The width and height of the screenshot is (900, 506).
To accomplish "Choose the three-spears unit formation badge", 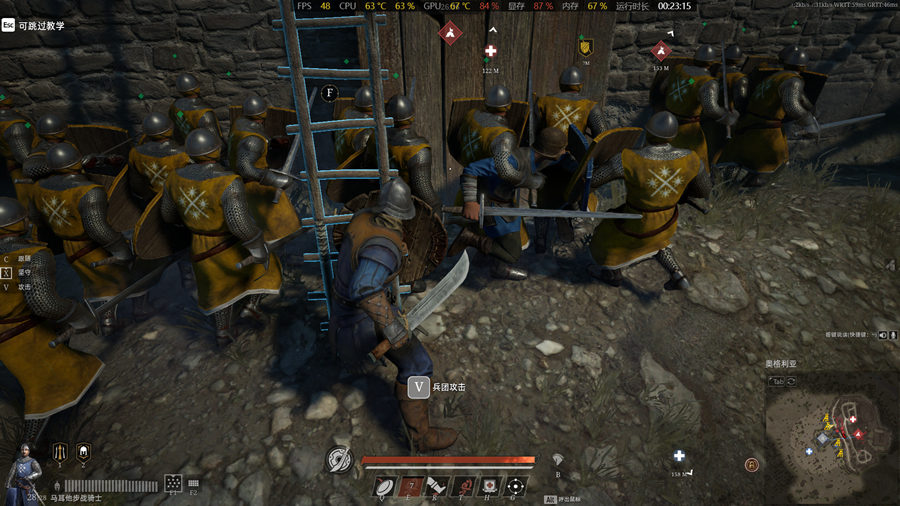I will click(x=59, y=452).
